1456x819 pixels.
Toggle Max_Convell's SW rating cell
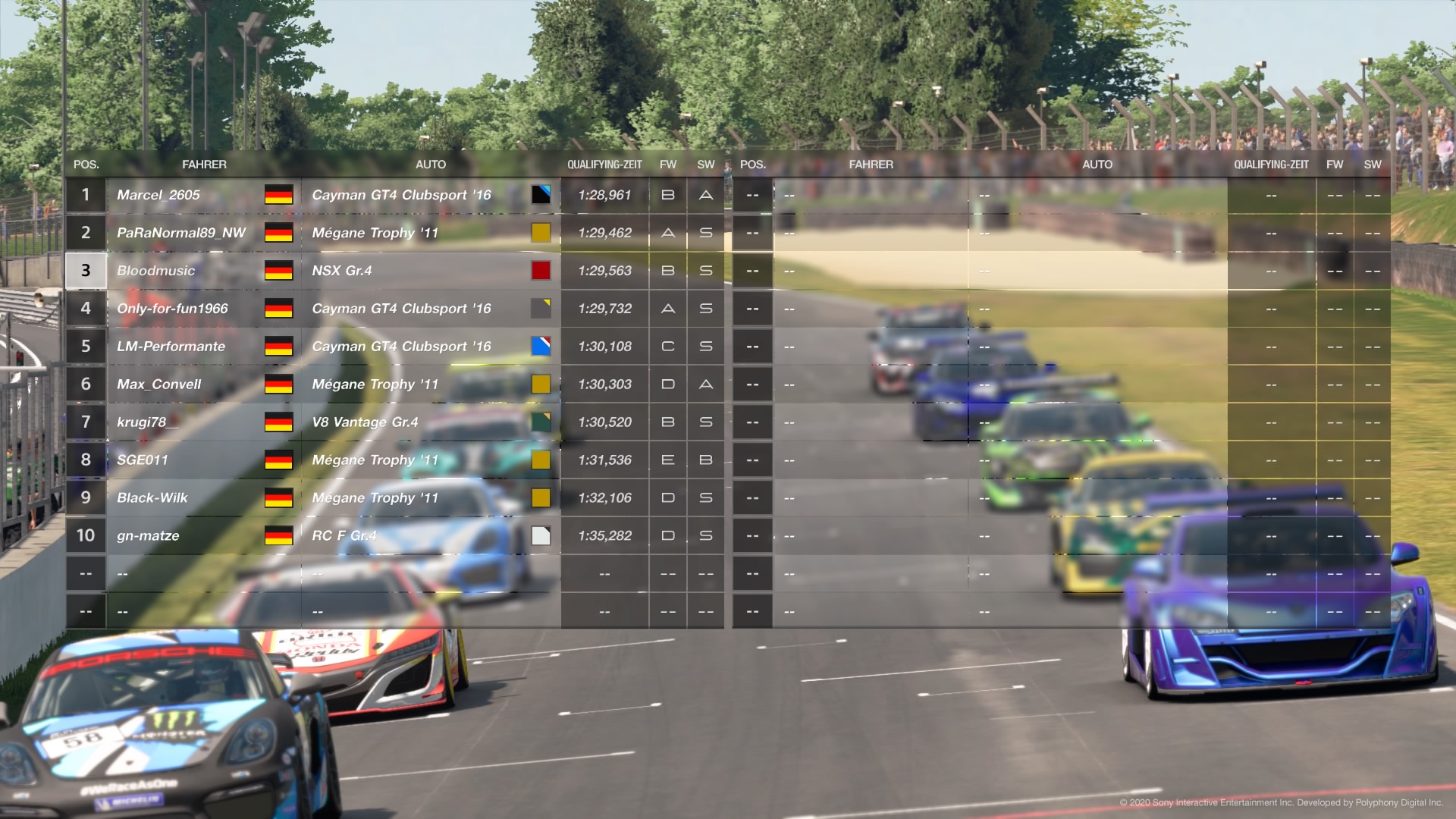coord(705,384)
